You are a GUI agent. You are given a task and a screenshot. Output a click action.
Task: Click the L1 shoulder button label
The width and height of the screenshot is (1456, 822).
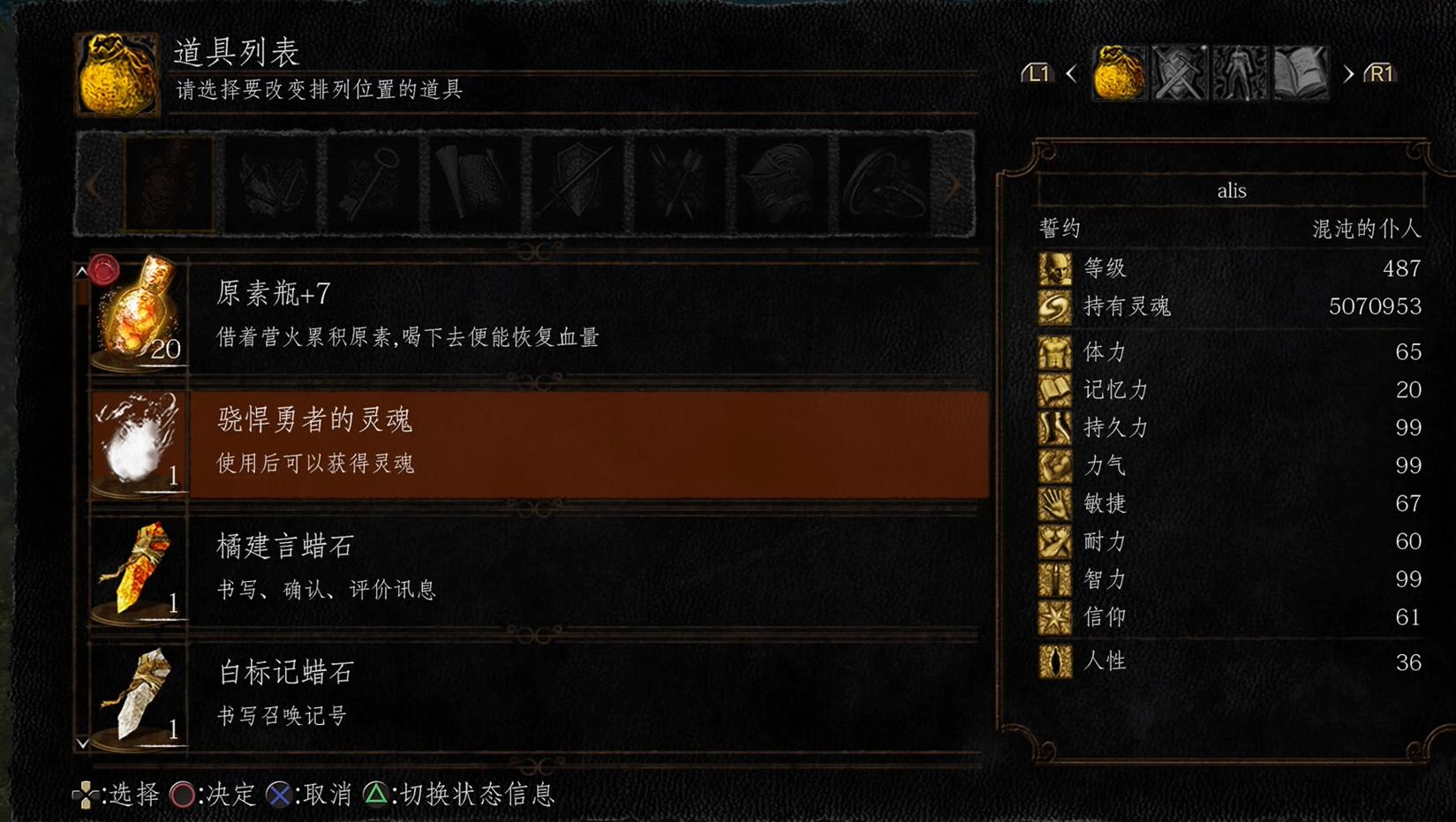coord(1037,74)
